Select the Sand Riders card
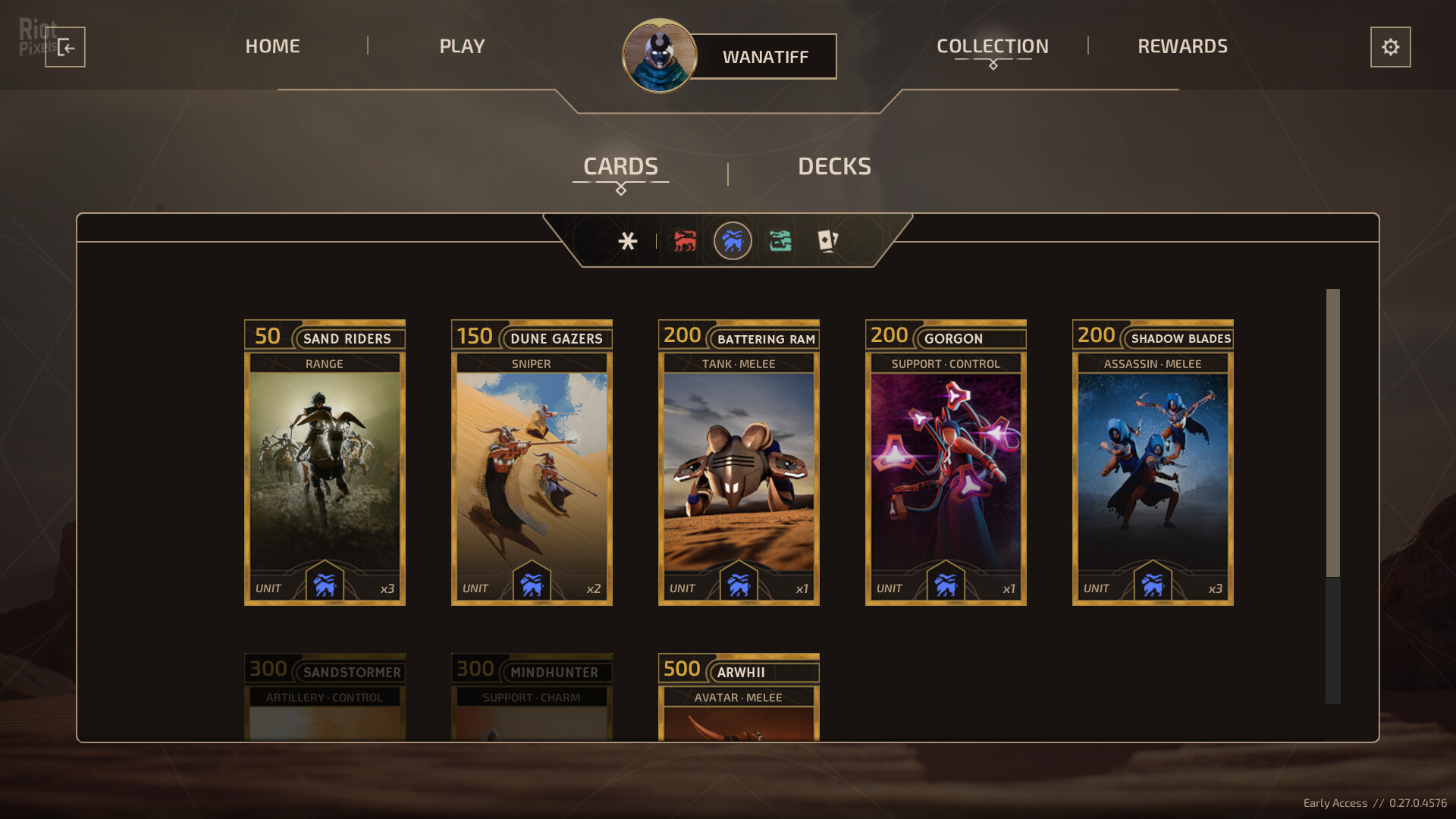Screen dimensions: 1456x819 click(325, 463)
